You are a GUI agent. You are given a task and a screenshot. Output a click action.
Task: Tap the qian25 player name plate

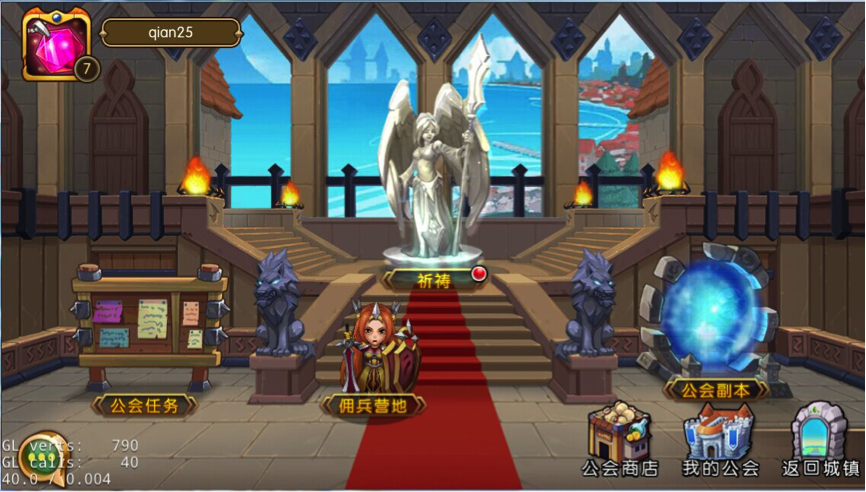click(171, 32)
